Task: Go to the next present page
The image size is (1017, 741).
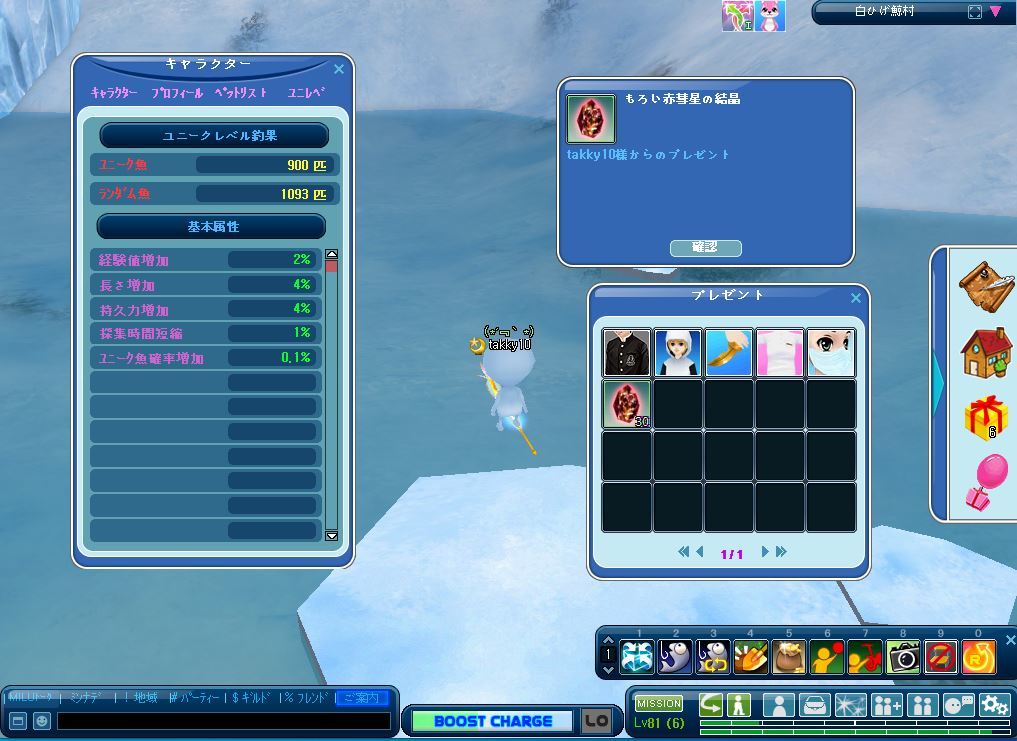Action: [765, 551]
